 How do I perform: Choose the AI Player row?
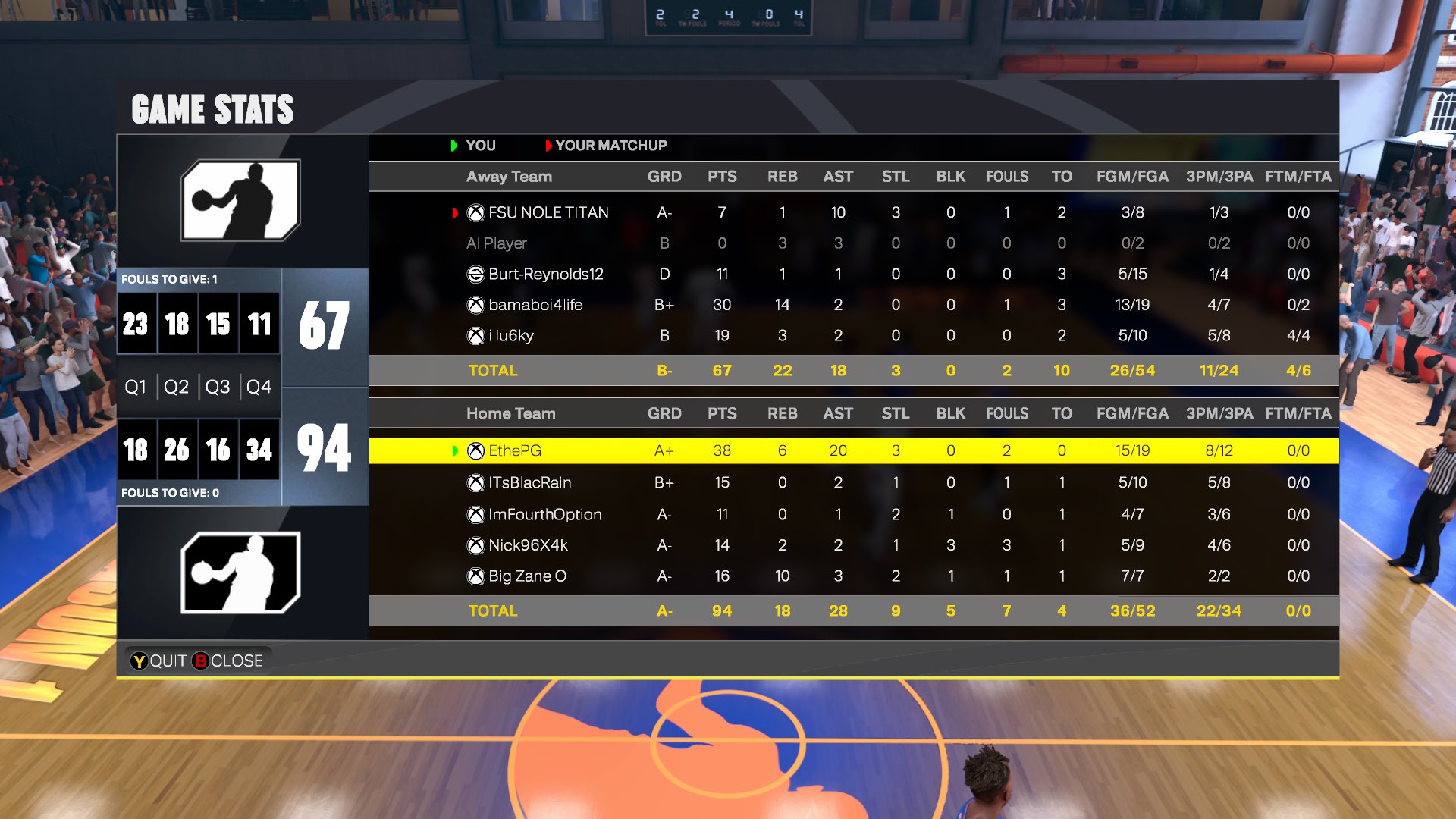(x=497, y=243)
